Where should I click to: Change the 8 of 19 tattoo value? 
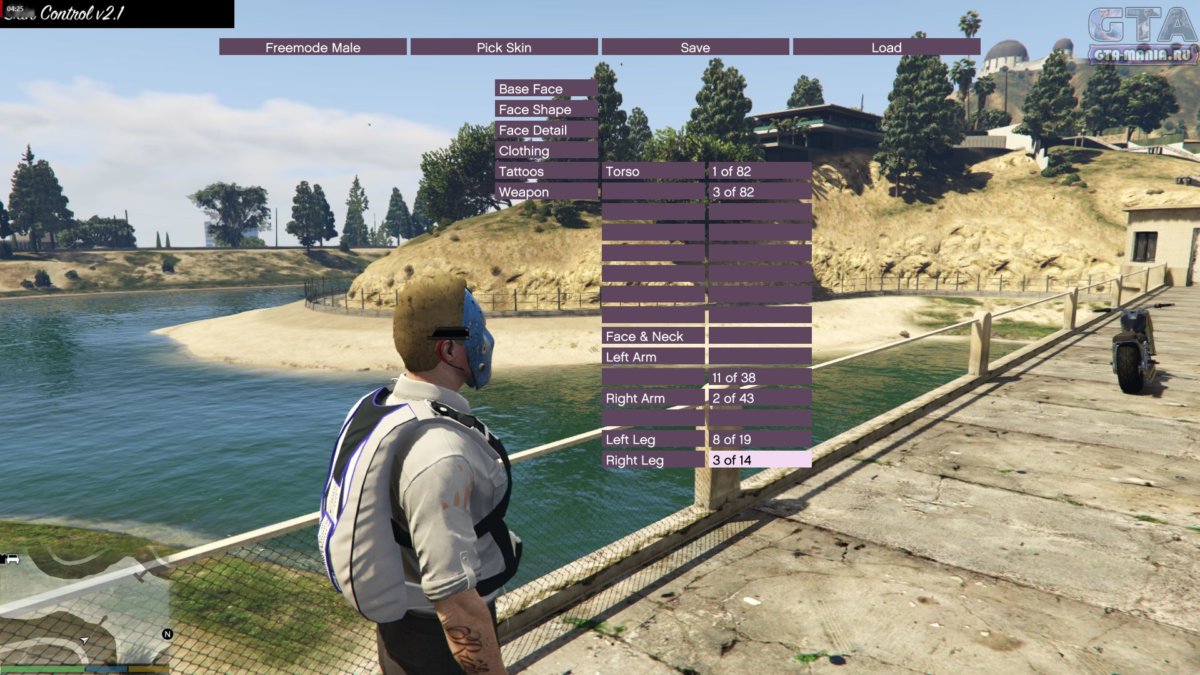tap(759, 439)
